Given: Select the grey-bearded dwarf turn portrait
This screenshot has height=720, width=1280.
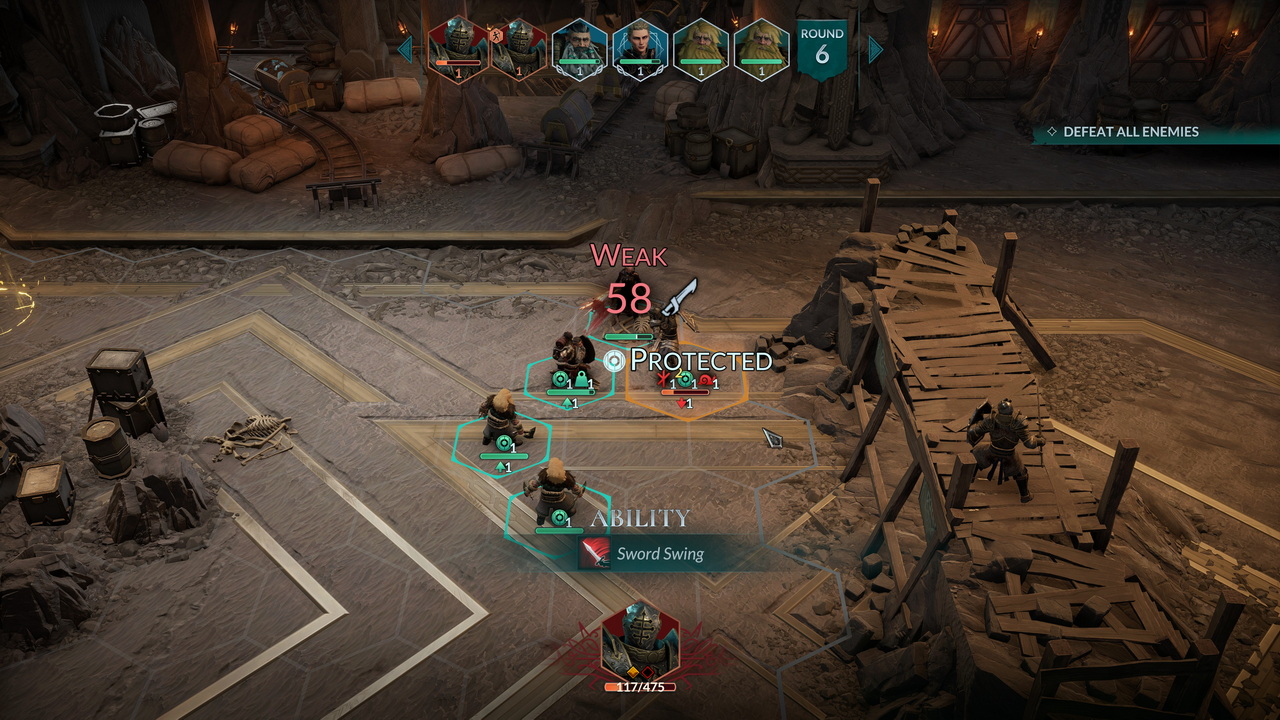Looking at the screenshot, I should click(579, 48).
